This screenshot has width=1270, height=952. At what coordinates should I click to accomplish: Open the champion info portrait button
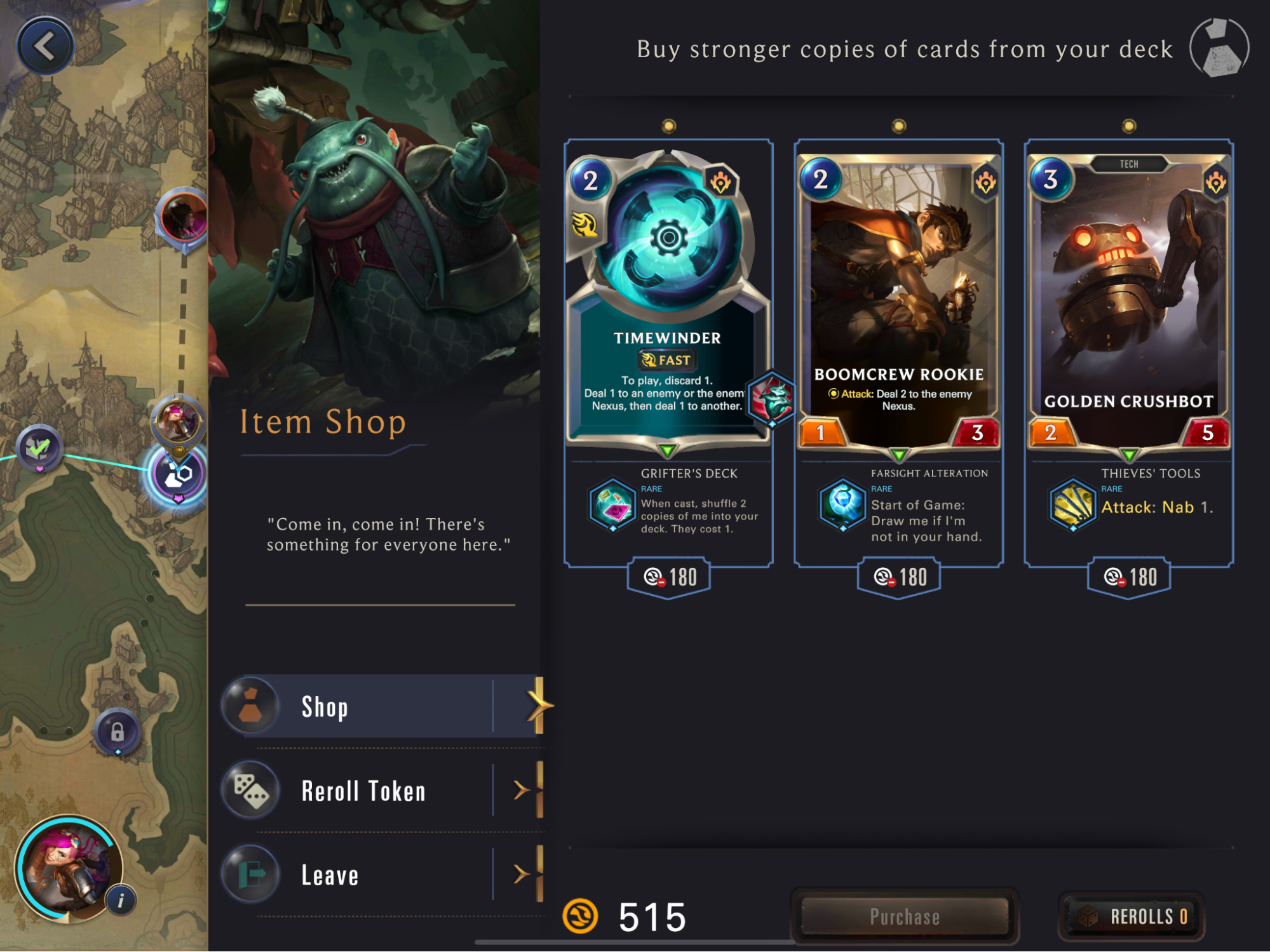(121, 900)
